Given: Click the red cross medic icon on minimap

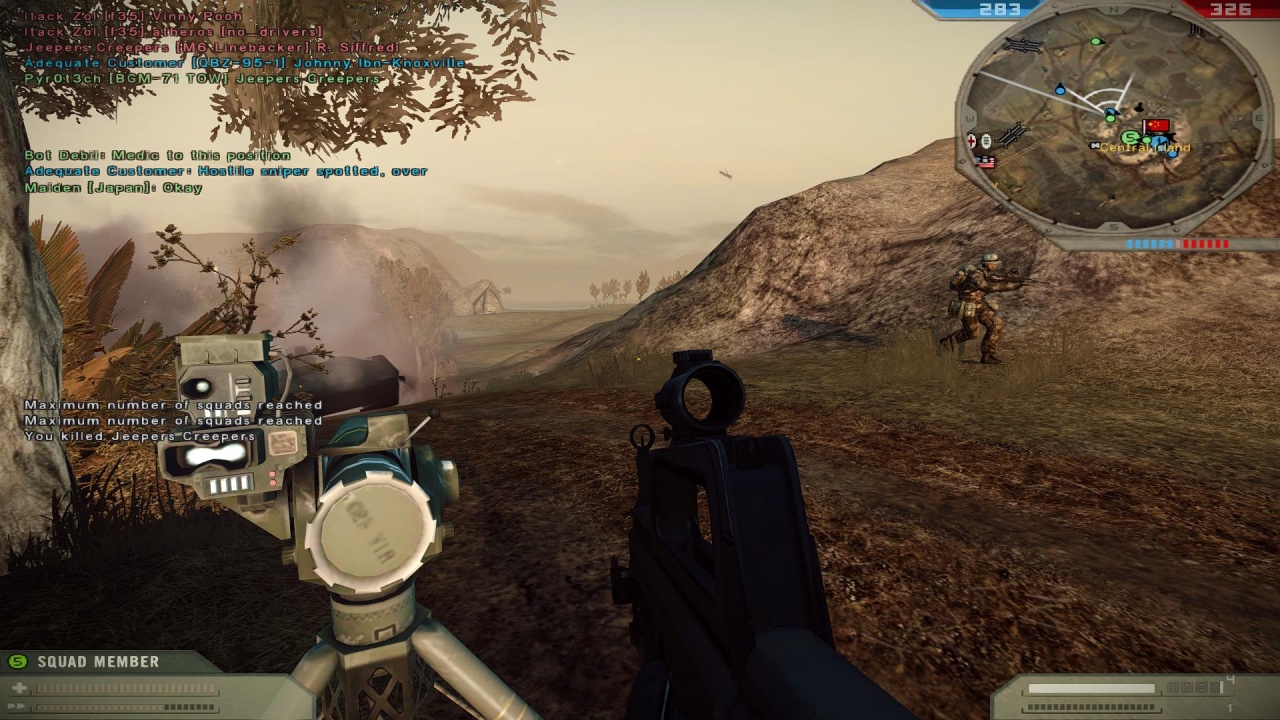Looking at the screenshot, I should coord(971,141).
